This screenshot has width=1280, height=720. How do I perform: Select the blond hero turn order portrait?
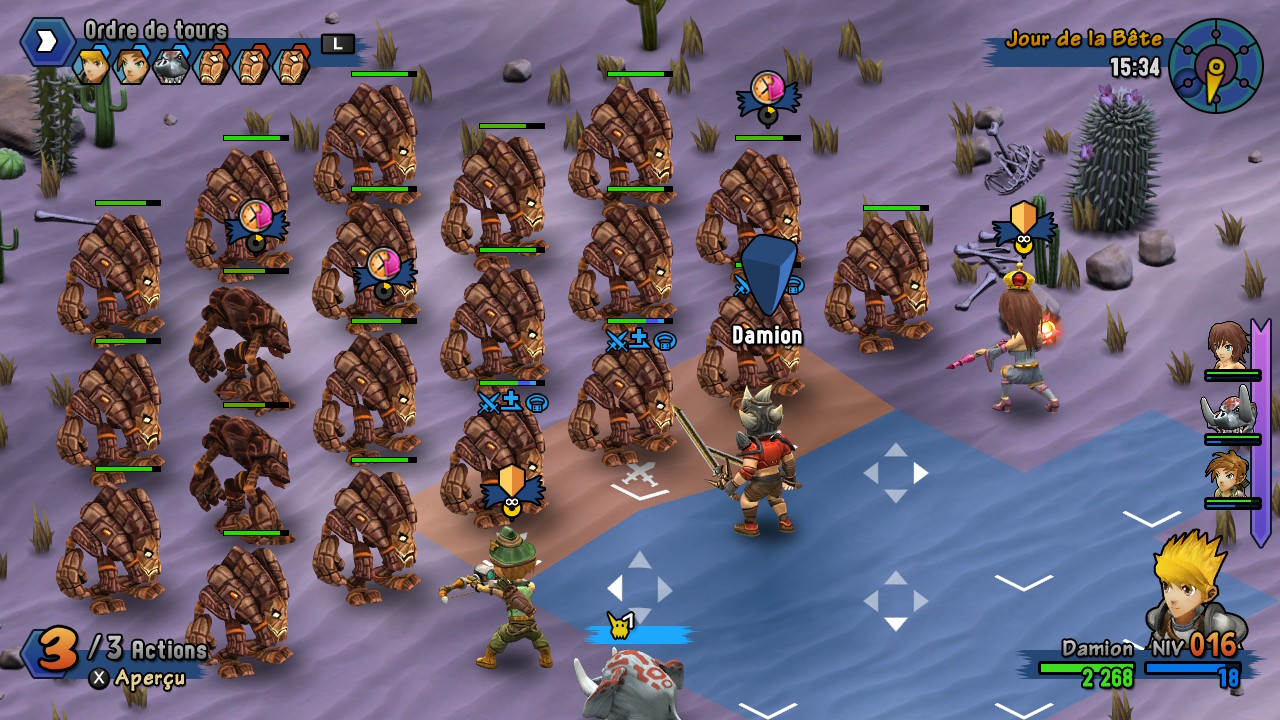click(92, 66)
